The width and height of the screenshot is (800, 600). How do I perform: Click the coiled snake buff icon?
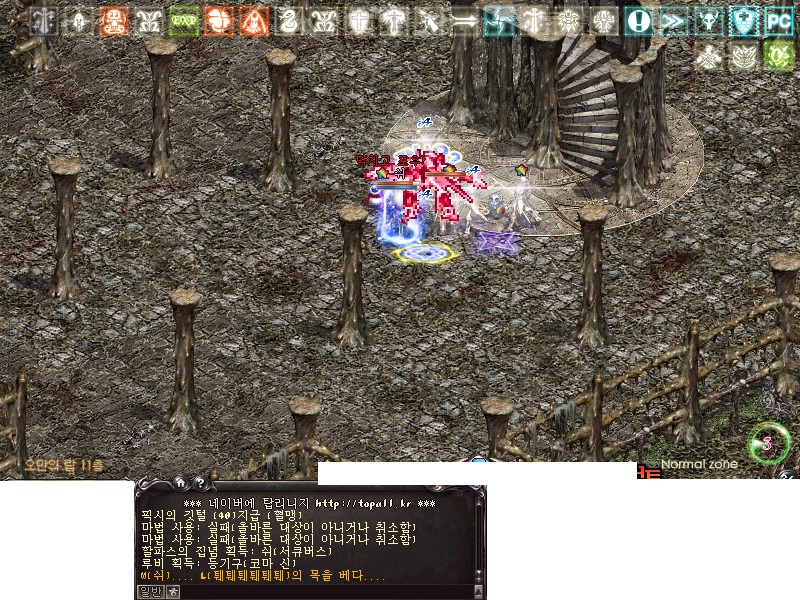(x=288, y=21)
